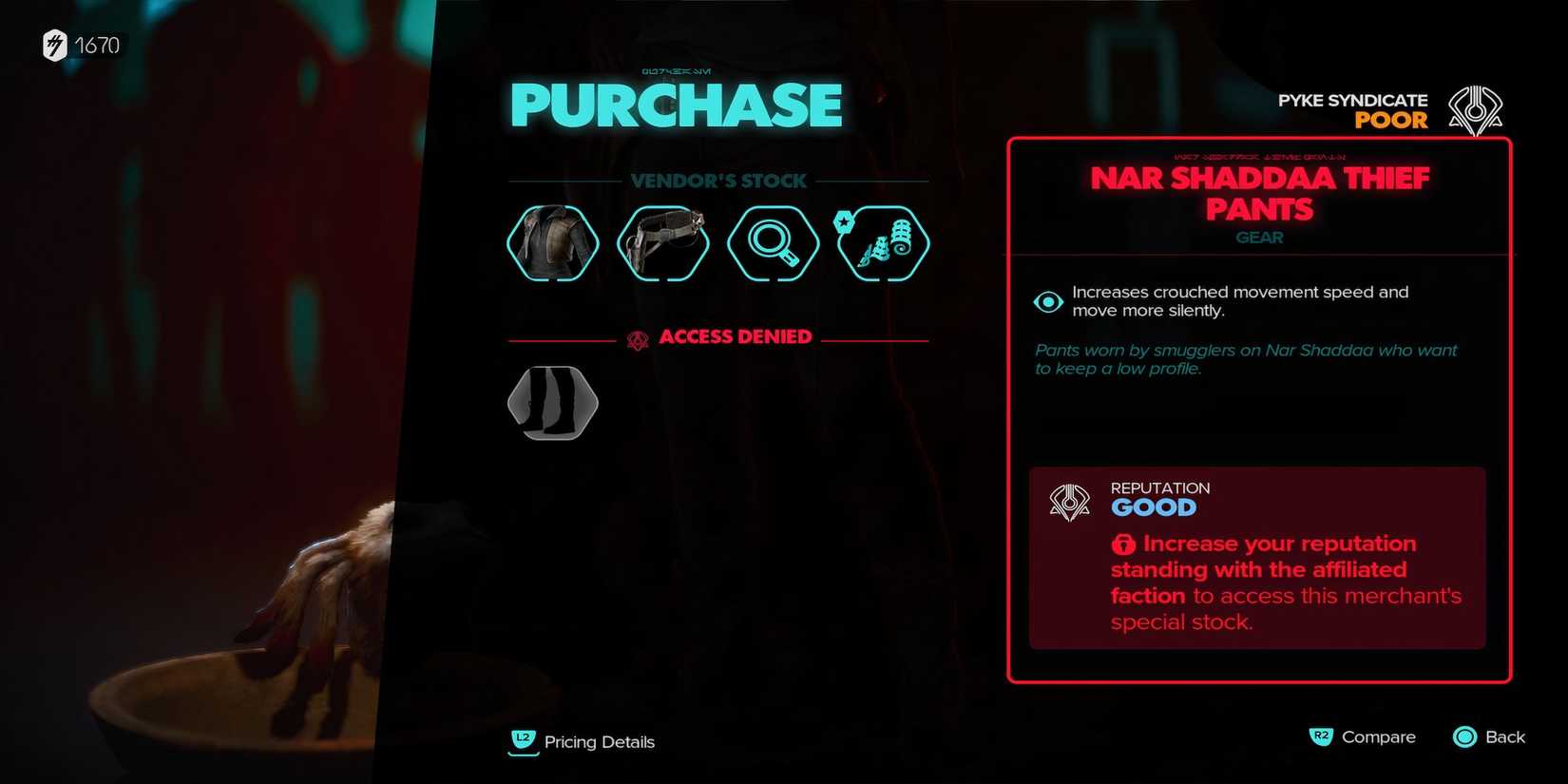Click the faction emblem on the Access Denied divider
1568x784 pixels.
pos(639,335)
